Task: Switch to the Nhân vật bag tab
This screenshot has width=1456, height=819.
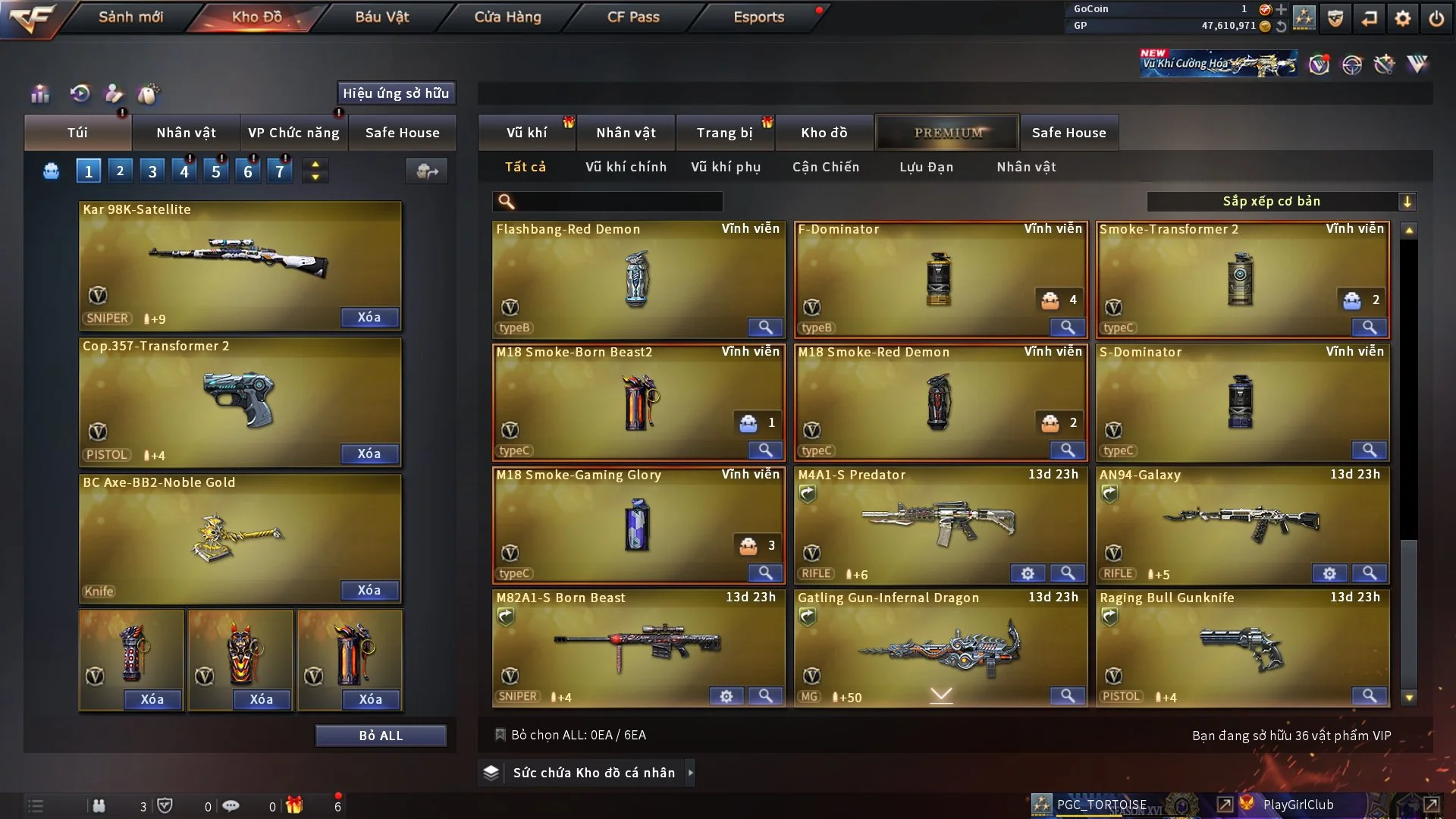Action: click(186, 133)
